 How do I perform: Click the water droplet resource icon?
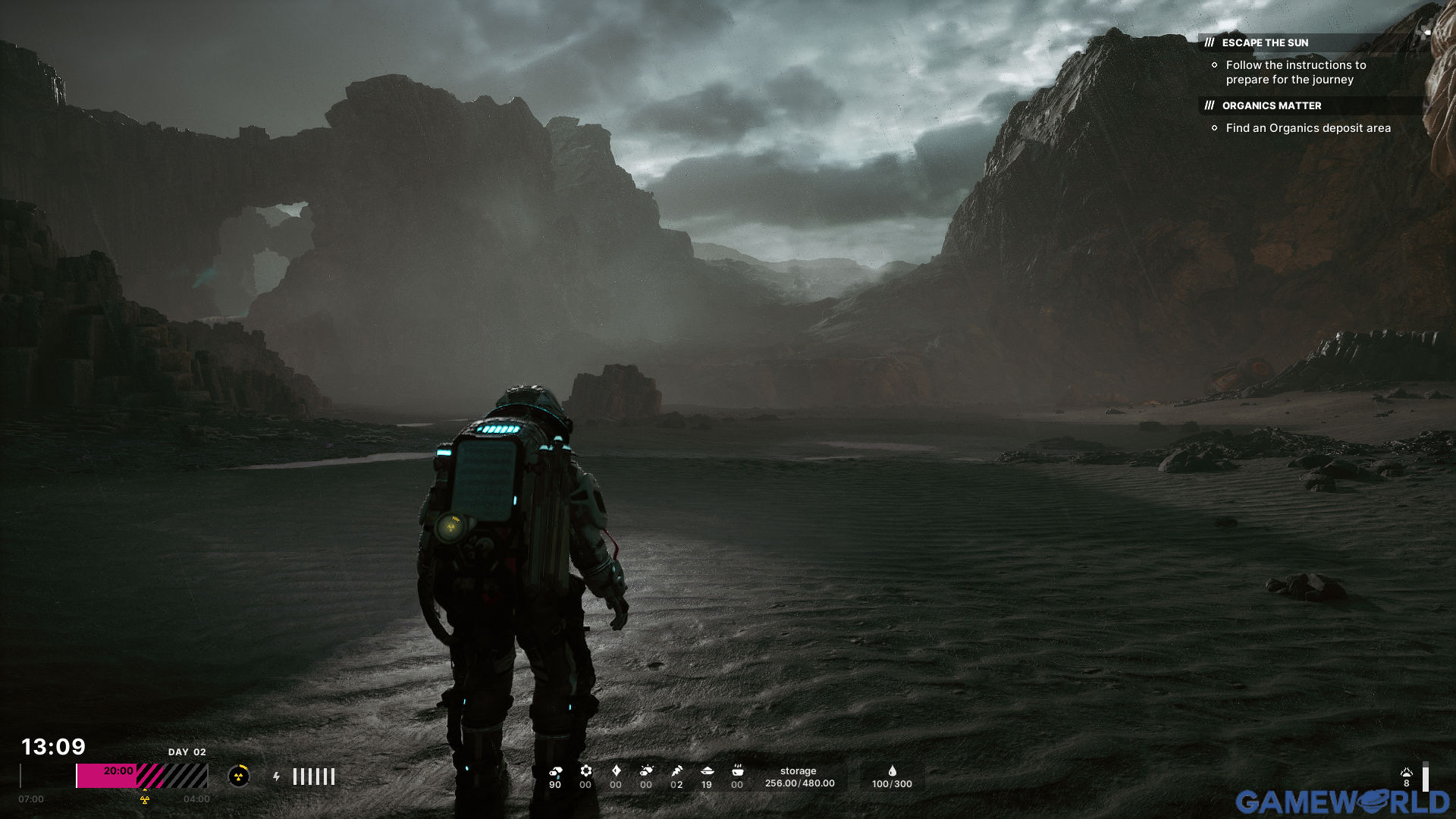pyautogui.click(x=892, y=771)
